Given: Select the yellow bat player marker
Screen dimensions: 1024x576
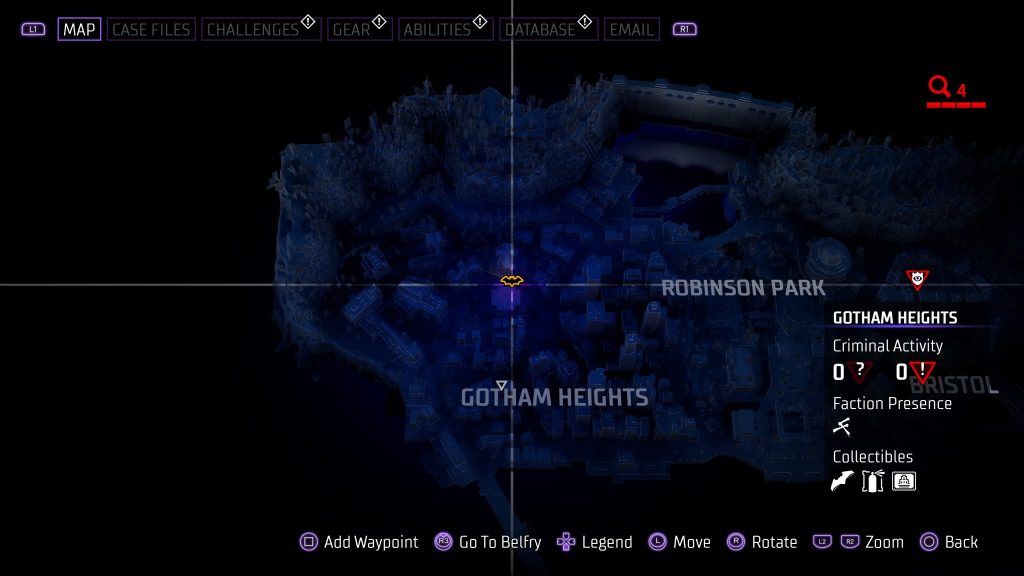Looking at the screenshot, I should point(511,281).
